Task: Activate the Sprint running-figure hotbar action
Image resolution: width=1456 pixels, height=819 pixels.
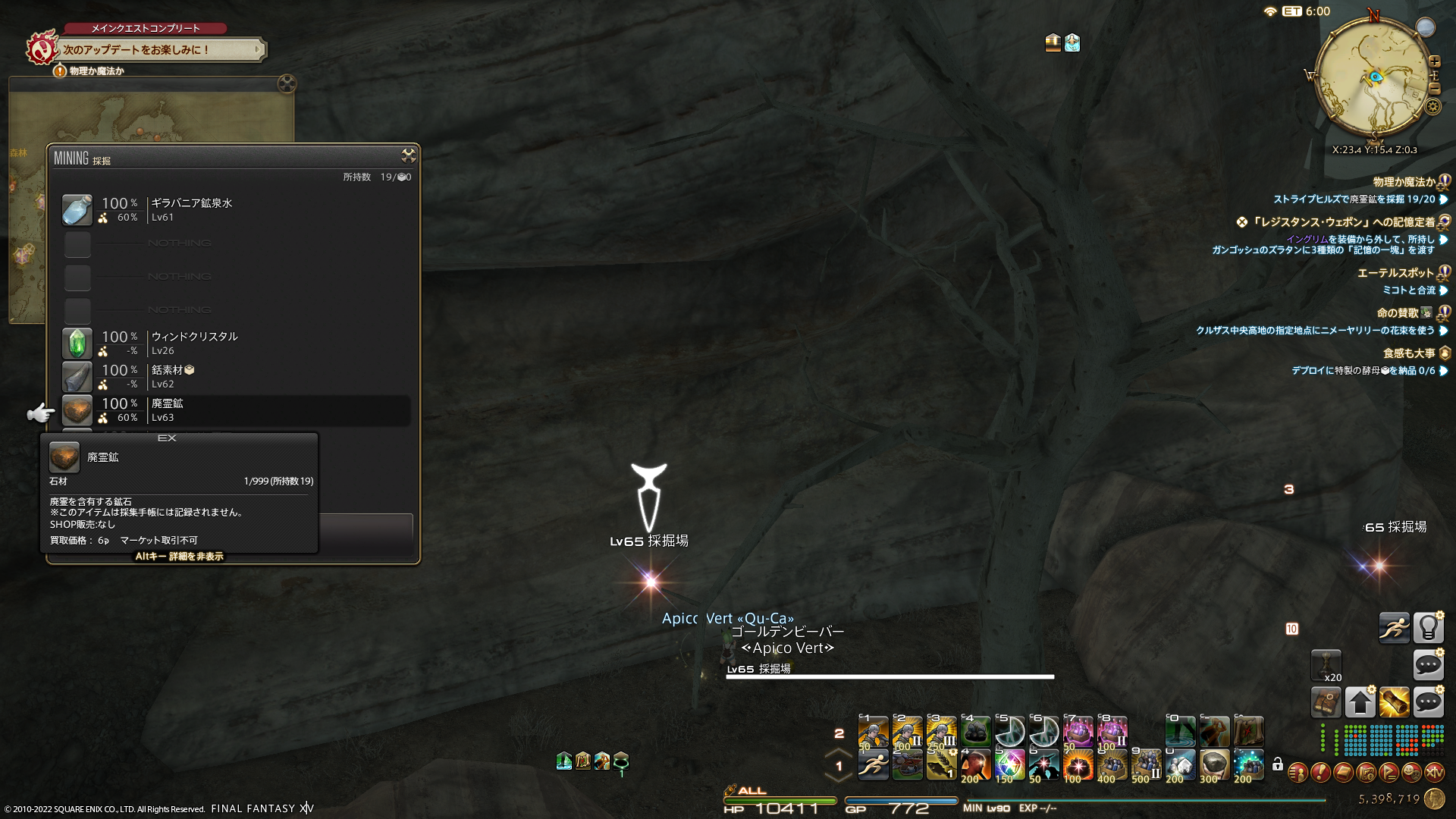Action: (x=1394, y=628)
